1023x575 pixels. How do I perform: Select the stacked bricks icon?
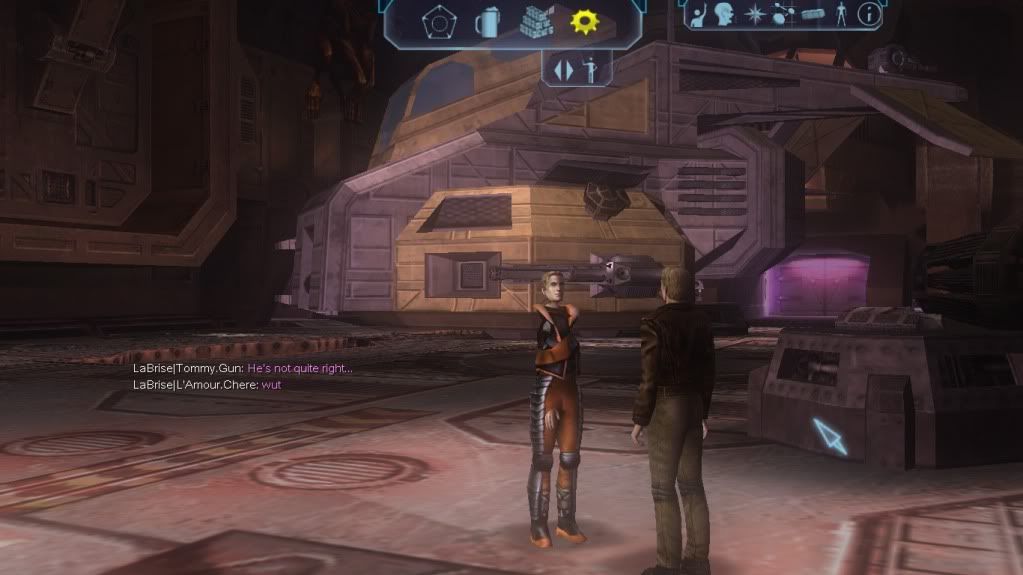pyautogui.click(x=536, y=21)
